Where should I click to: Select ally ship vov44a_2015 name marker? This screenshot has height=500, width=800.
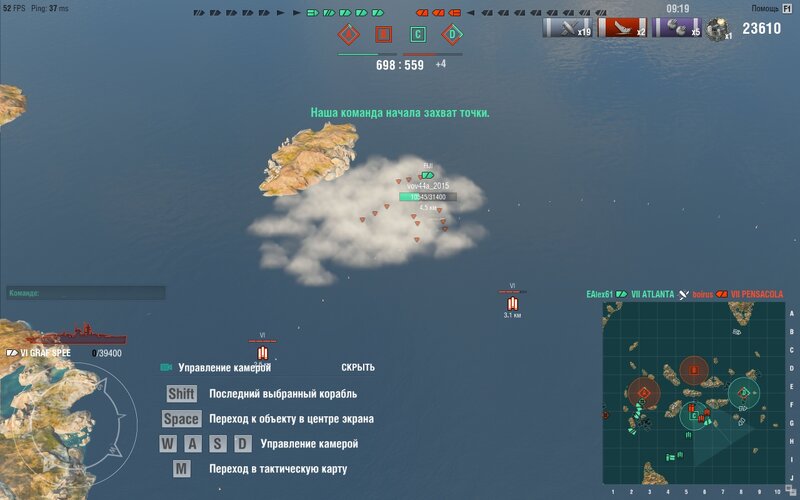coord(428,186)
